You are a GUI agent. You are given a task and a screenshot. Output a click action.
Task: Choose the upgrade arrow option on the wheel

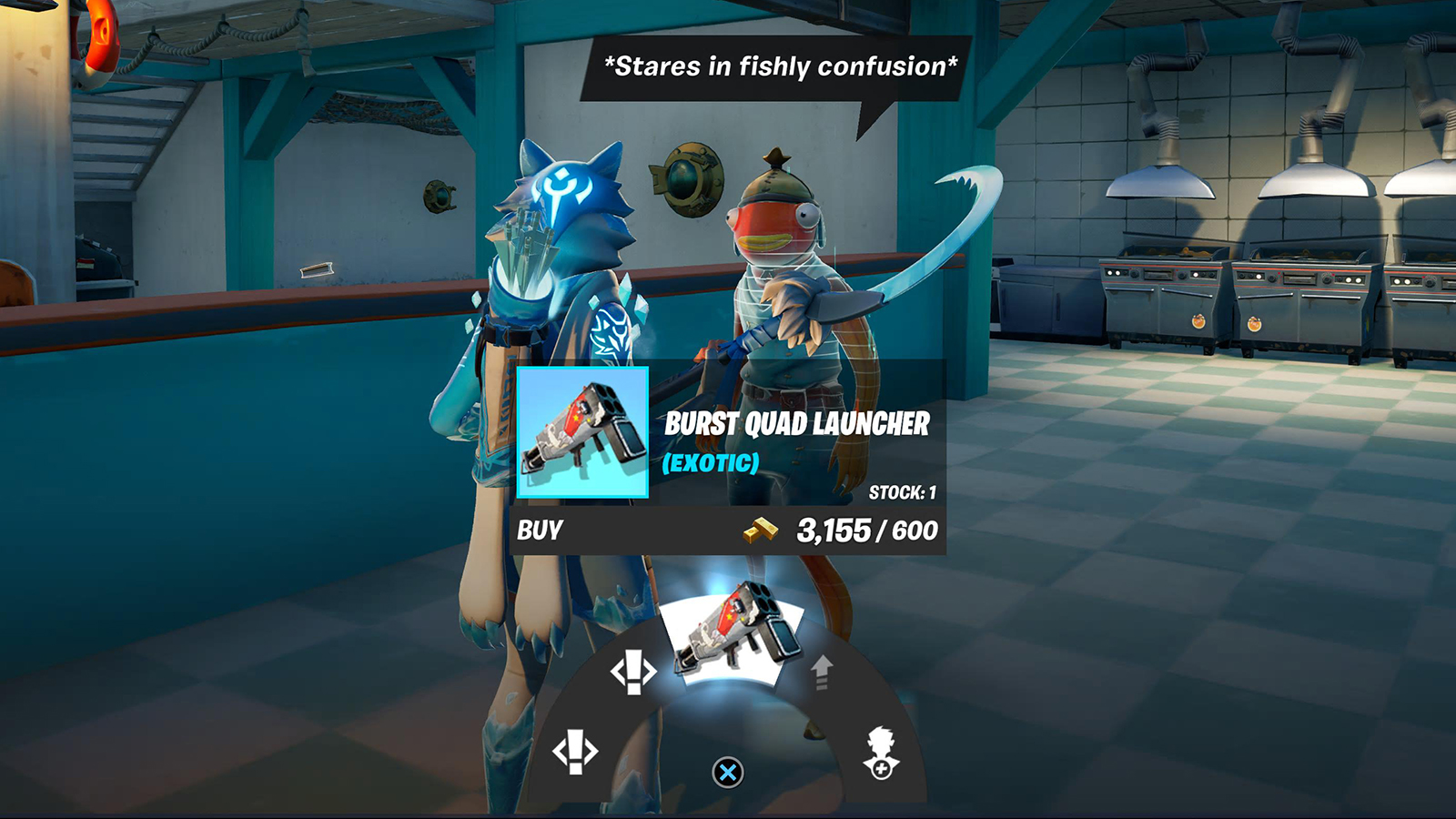[x=822, y=672]
